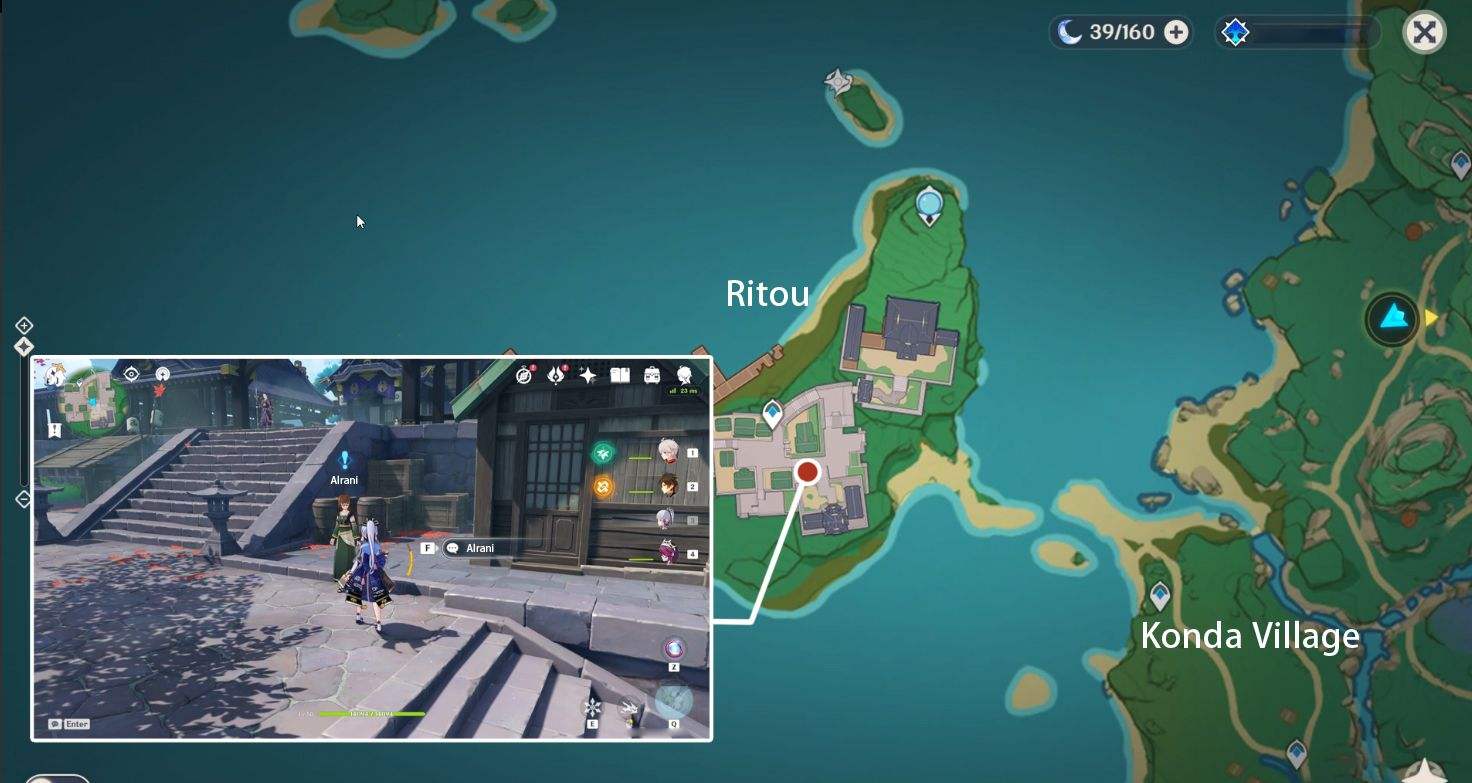This screenshot has height=783, width=1472.
Task: Open the inventory backpack icon
Action: tap(653, 375)
